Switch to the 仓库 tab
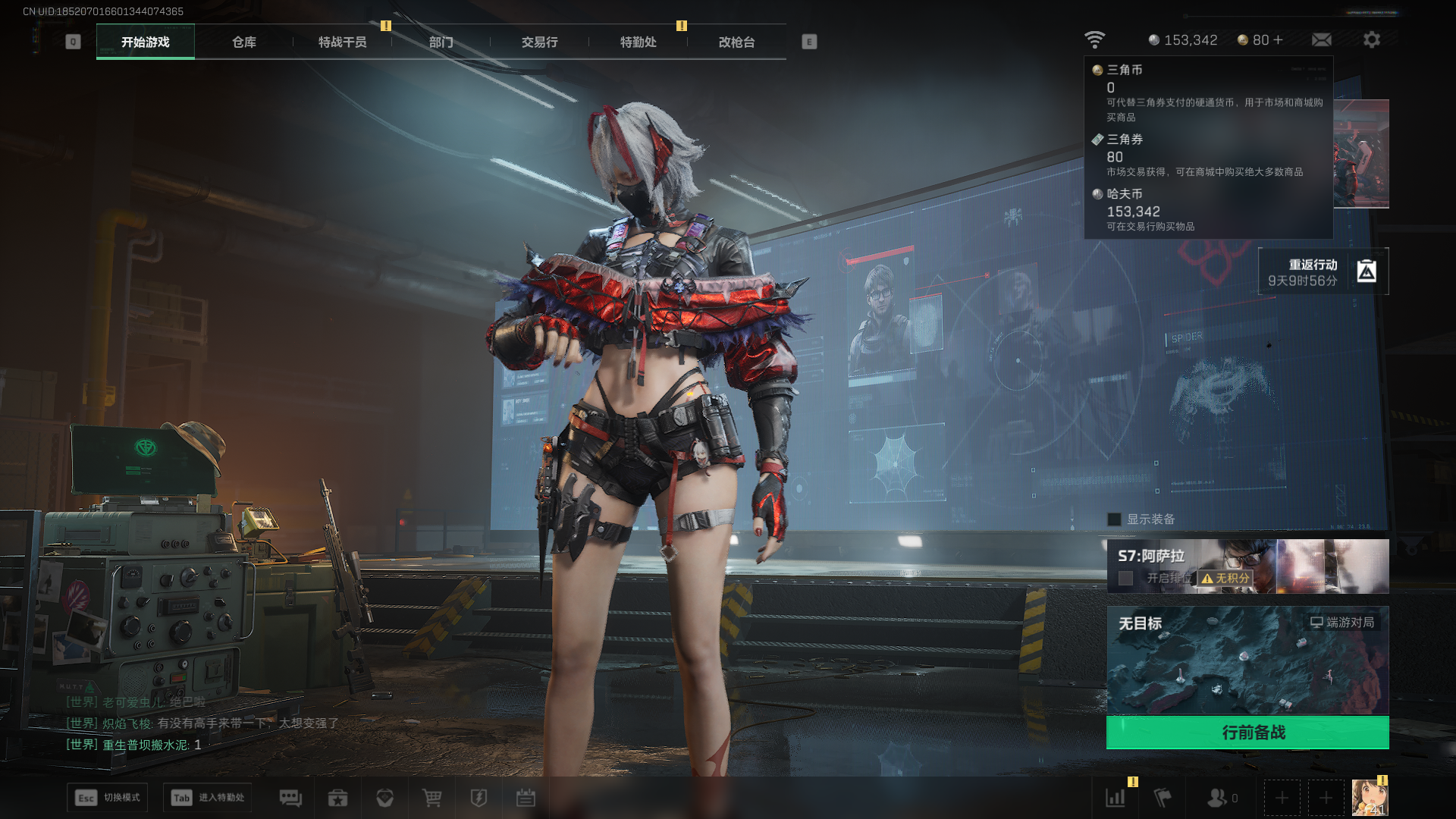This screenshot has width=1456, height=819. (243, 42)
